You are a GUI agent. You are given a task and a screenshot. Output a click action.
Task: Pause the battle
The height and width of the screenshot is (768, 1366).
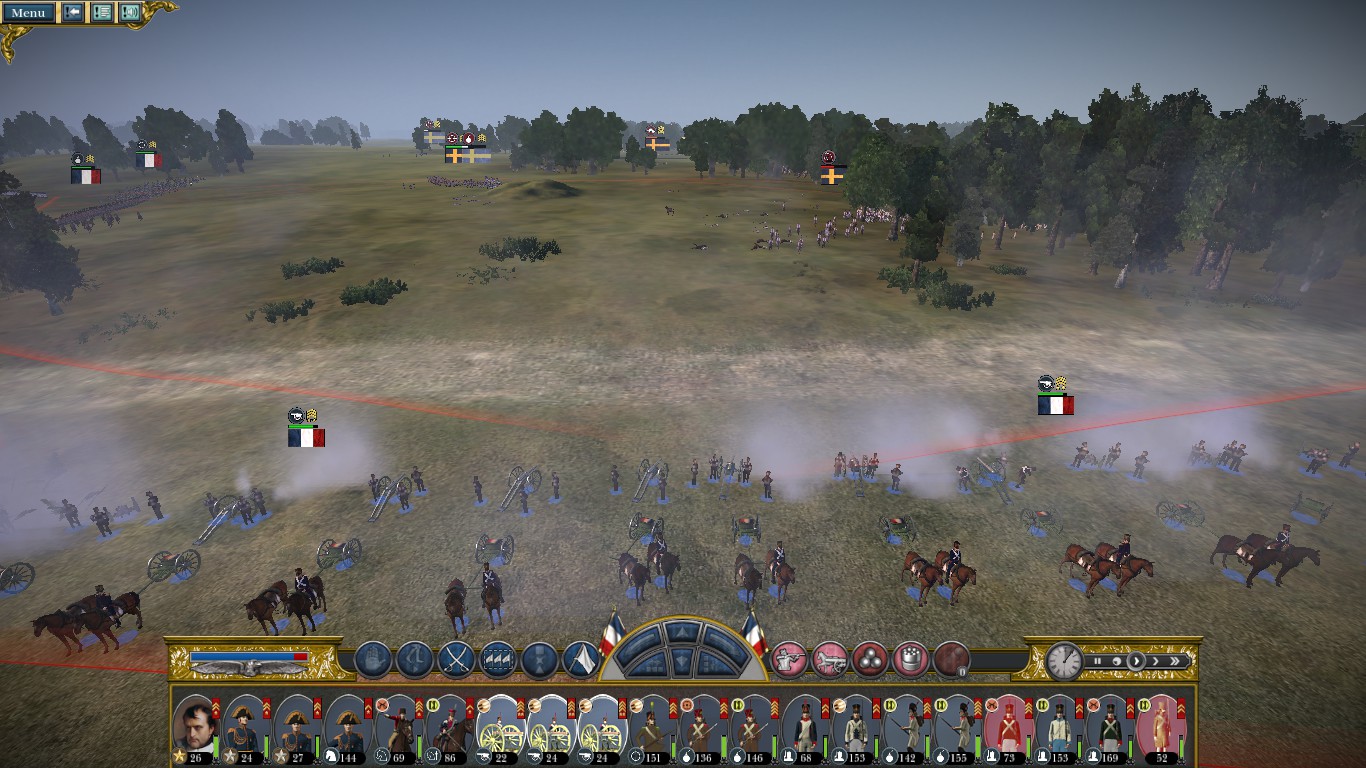(x=1097, y=661)
